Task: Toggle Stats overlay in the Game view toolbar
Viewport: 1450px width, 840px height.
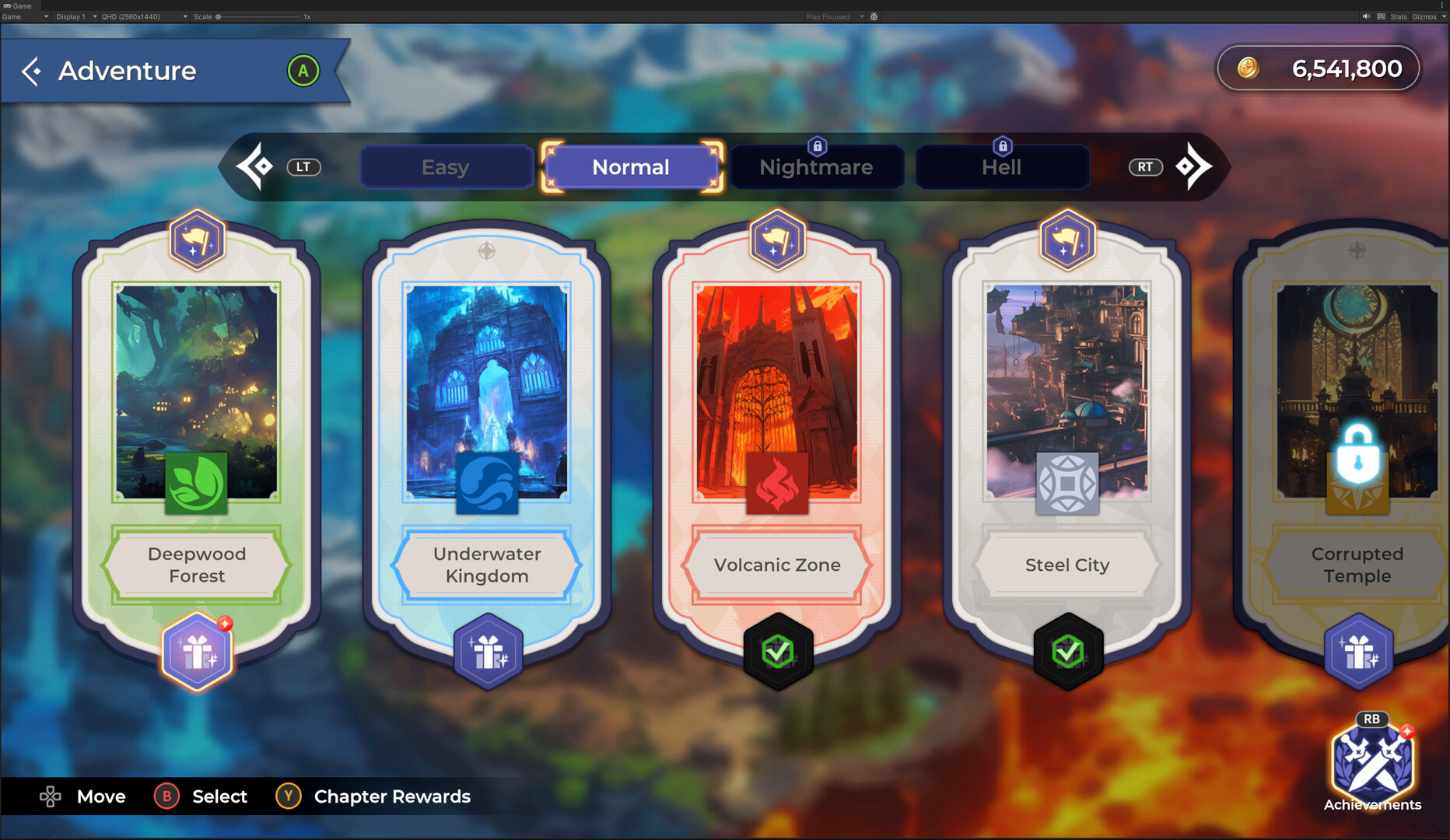Action: tap(1398, 16)
